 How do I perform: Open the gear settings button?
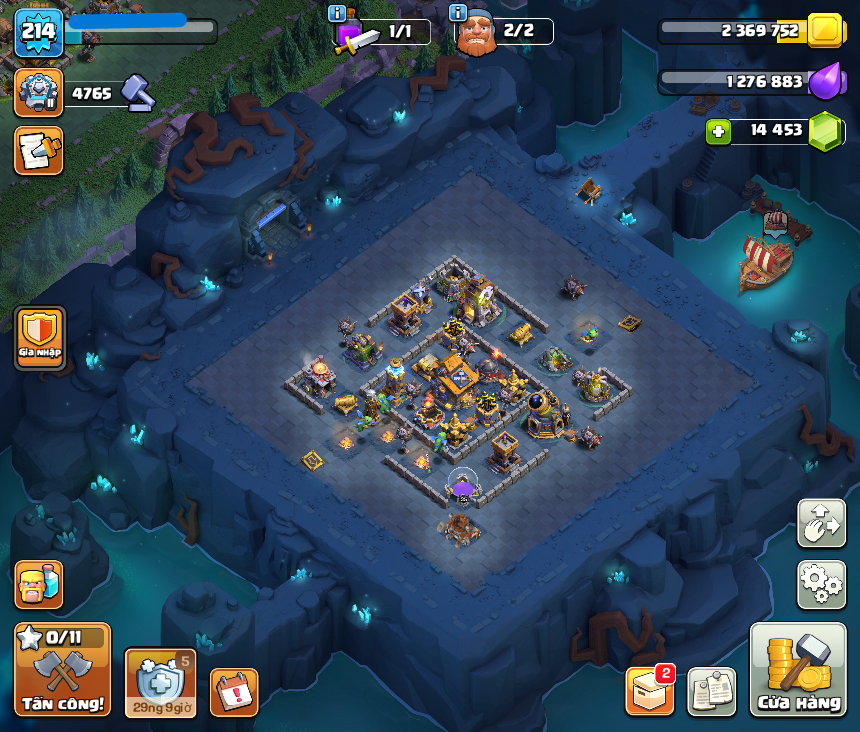(821, 584)
